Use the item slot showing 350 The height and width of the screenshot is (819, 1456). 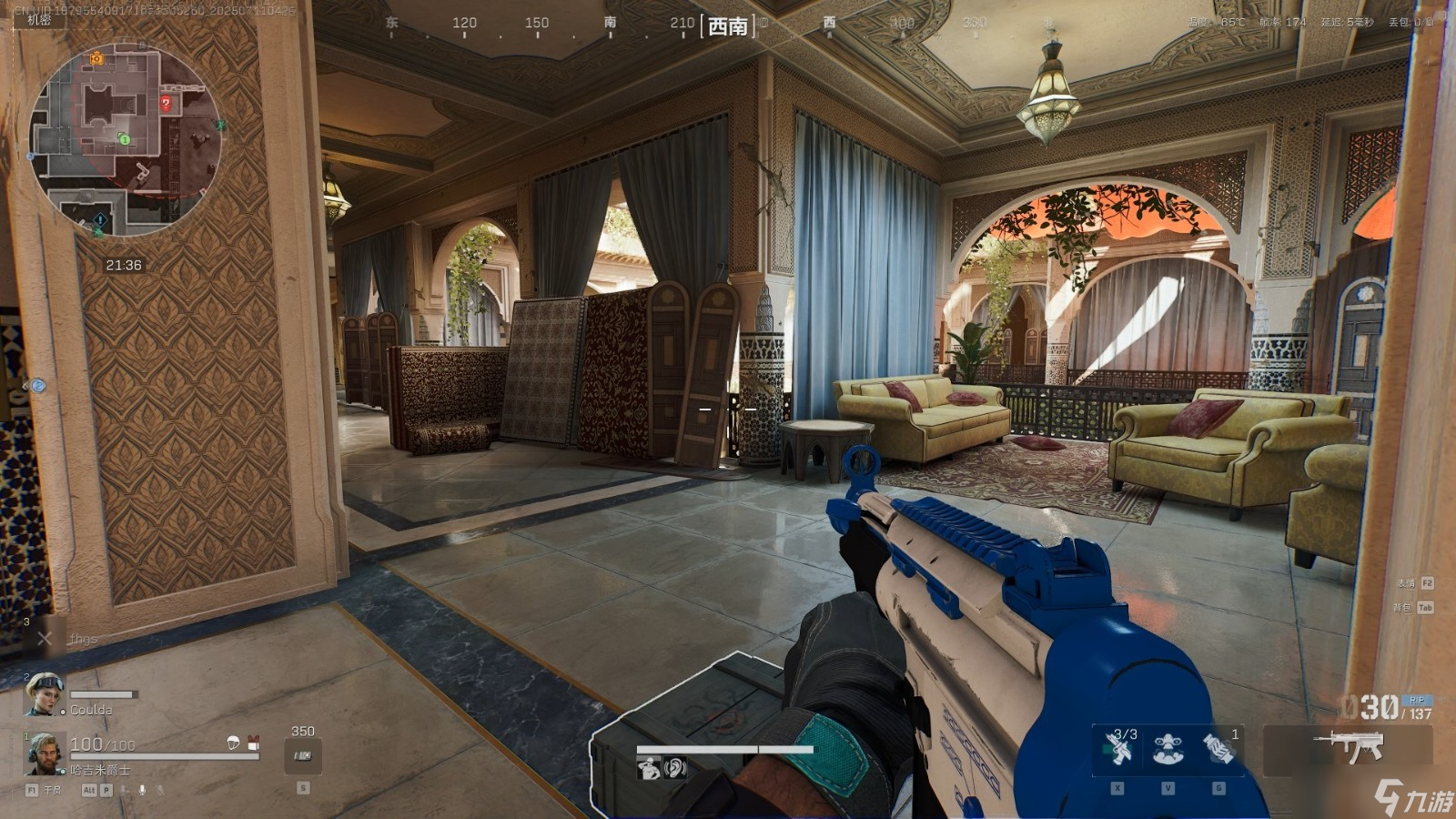302,755
